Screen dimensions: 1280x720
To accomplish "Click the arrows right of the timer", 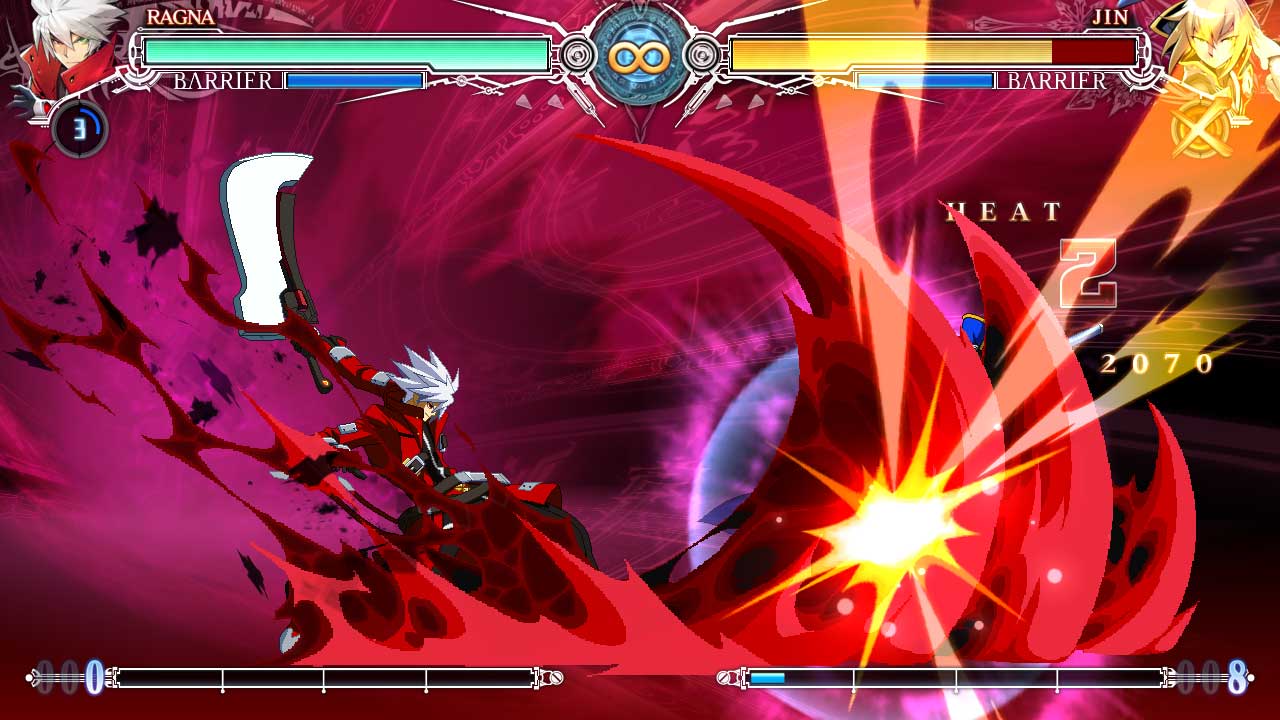I will point(742,100).
